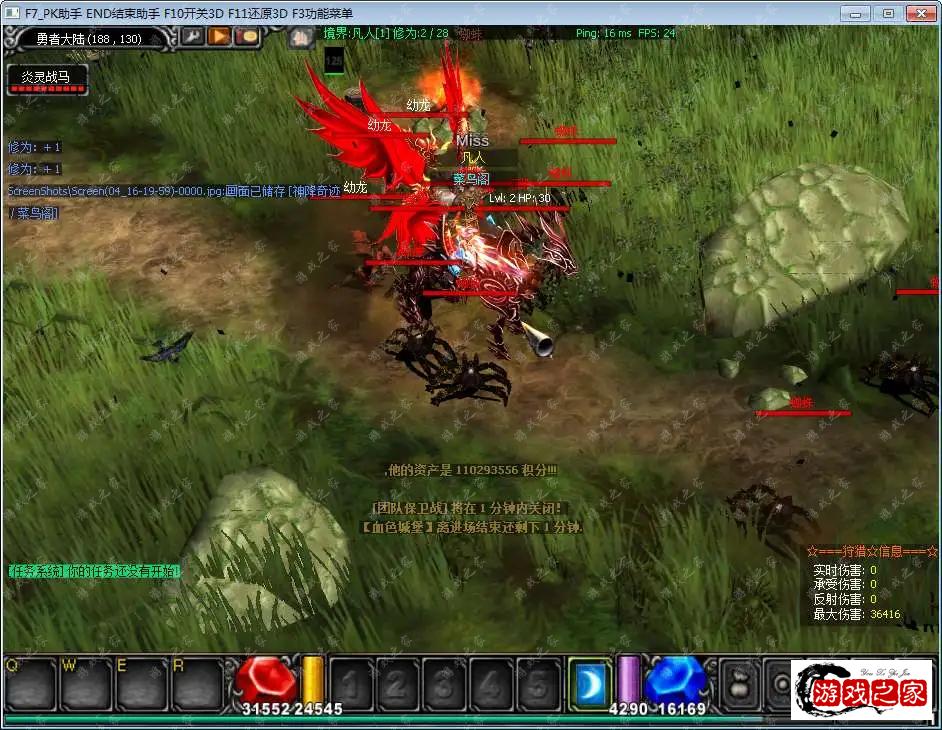Choose hotbar slot number 4
Viewport: 942px width, 730px height.
(490, 684)
